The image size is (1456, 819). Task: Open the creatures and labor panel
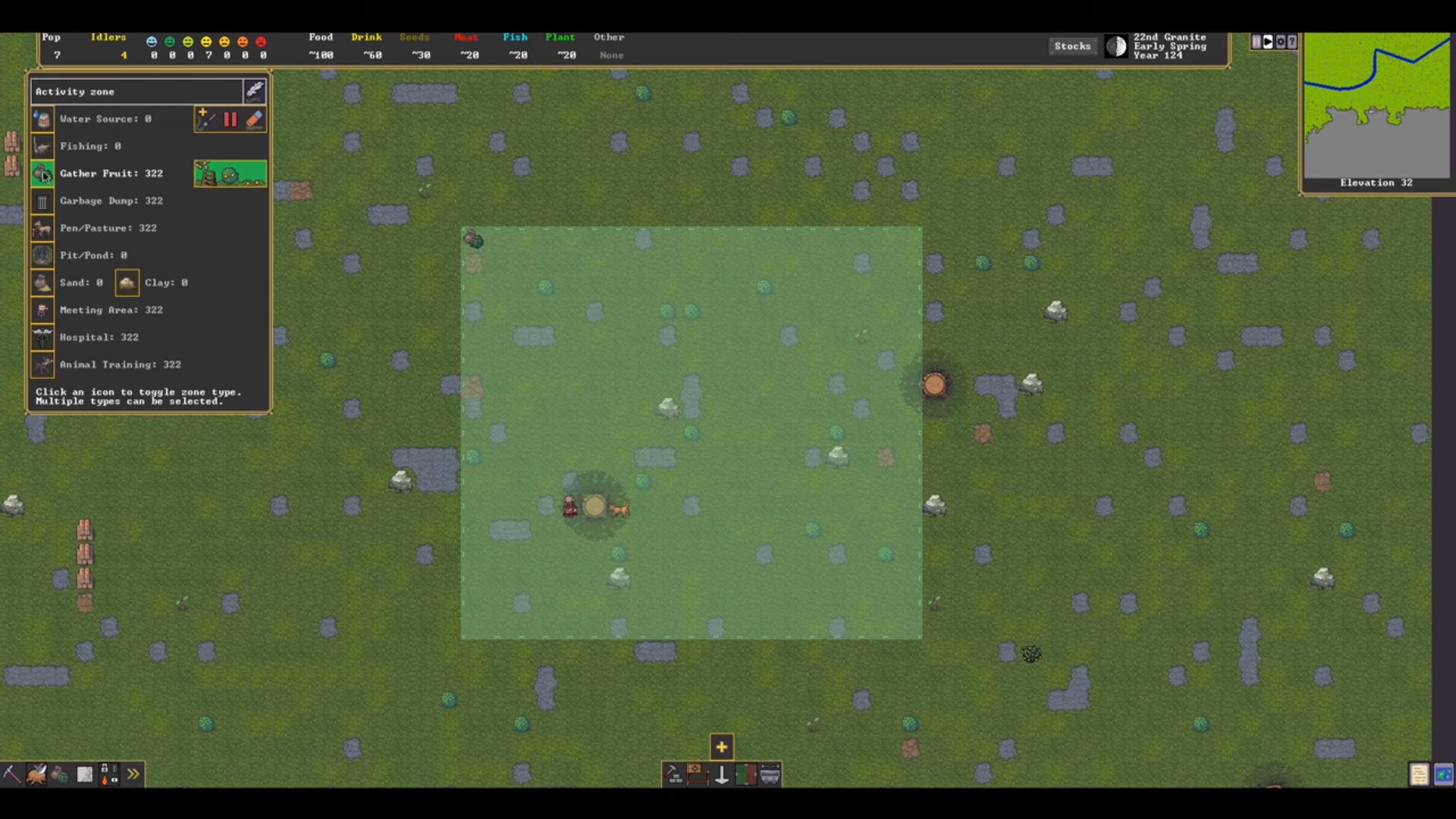pos(36,774)
